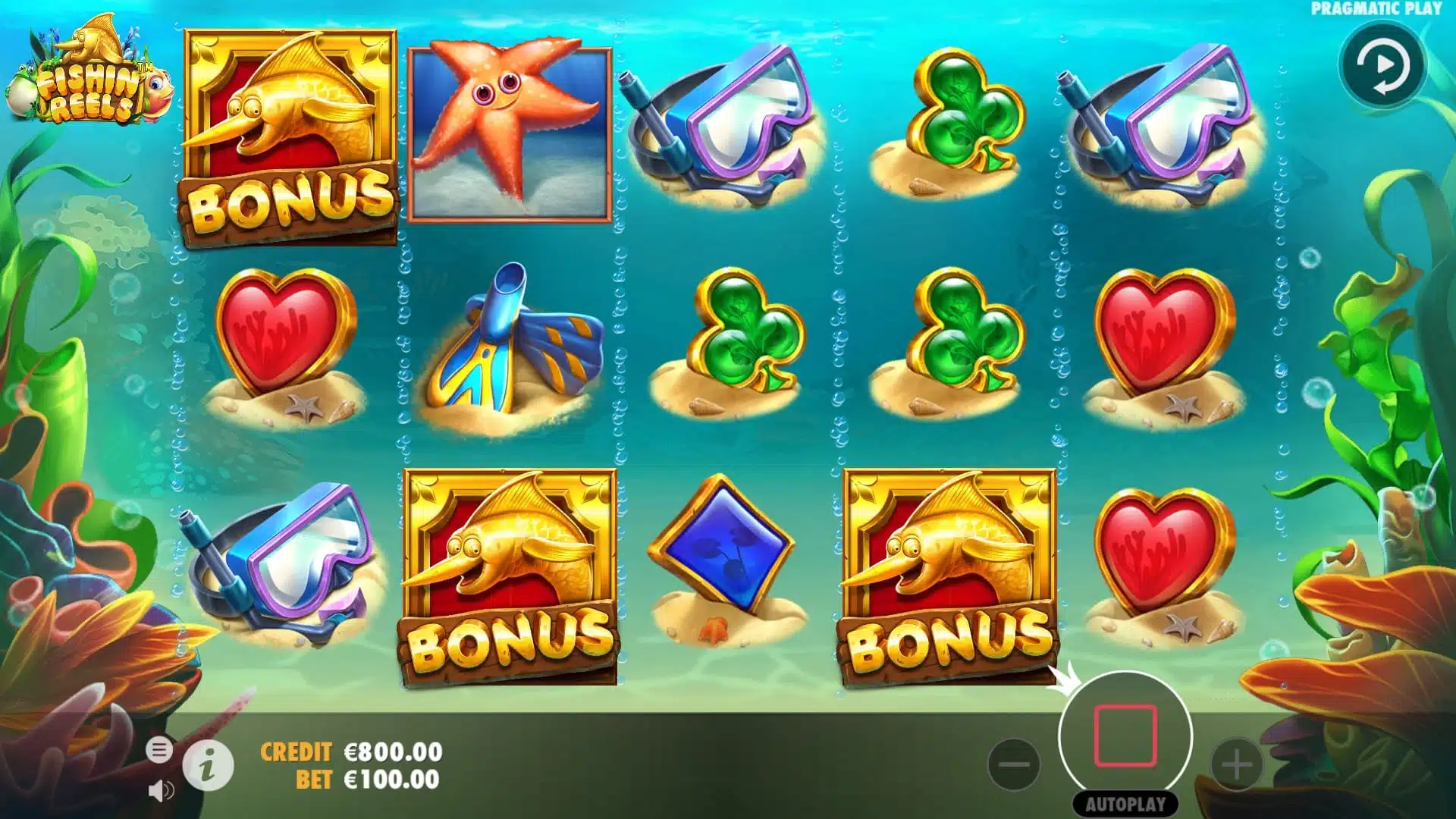Show the game info paytable

point(208,766)
